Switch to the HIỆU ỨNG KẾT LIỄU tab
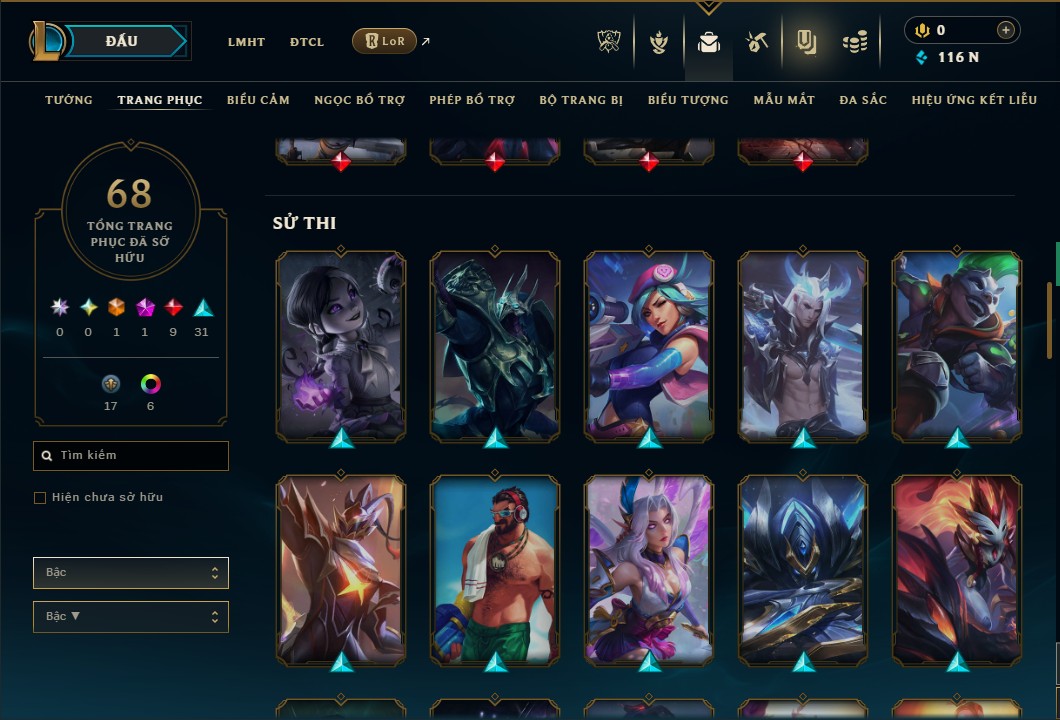Viewport: 1060px width, 720px height. (974, 100)
